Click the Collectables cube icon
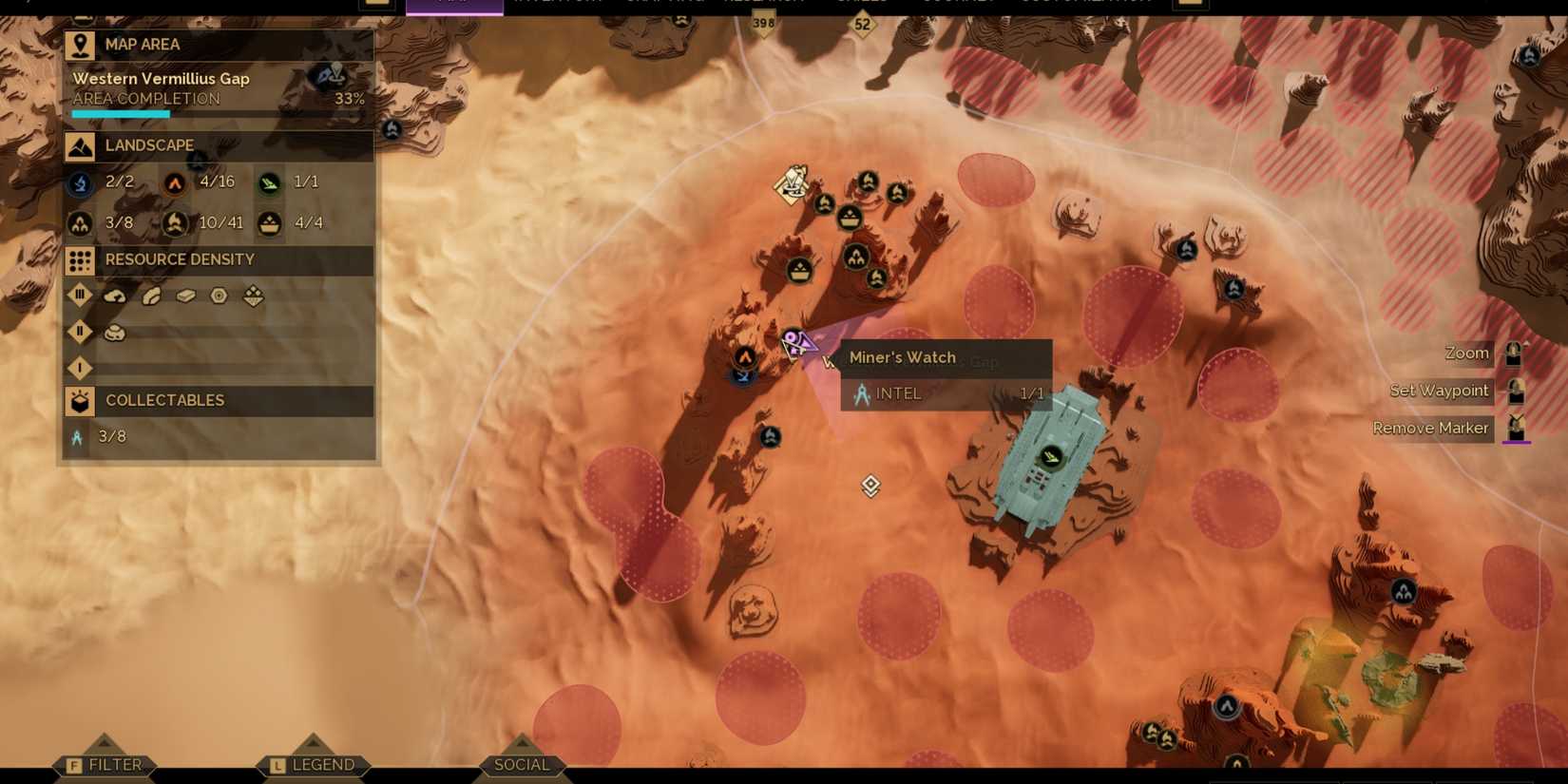 click(x=79, y=400)
